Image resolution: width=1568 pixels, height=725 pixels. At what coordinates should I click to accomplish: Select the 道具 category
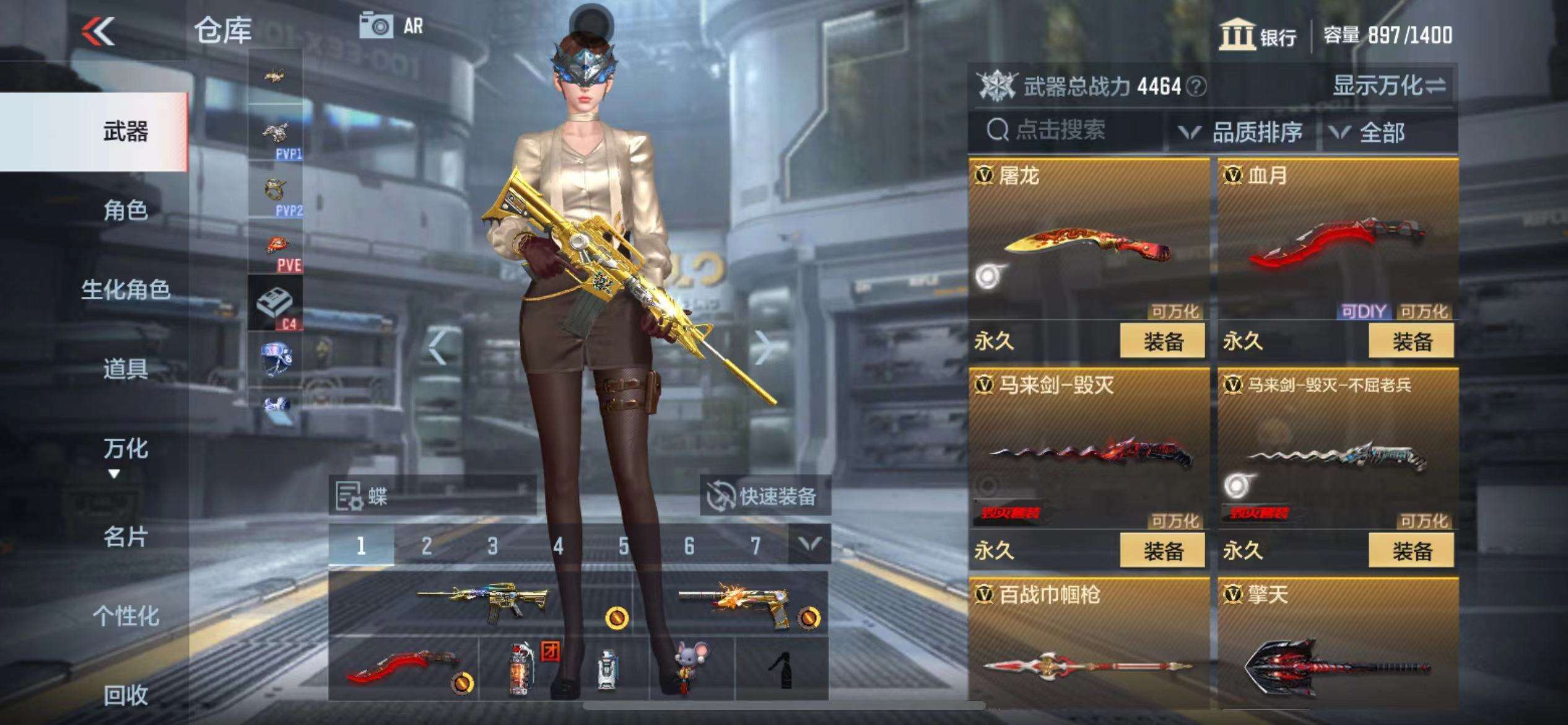point(125,369)
